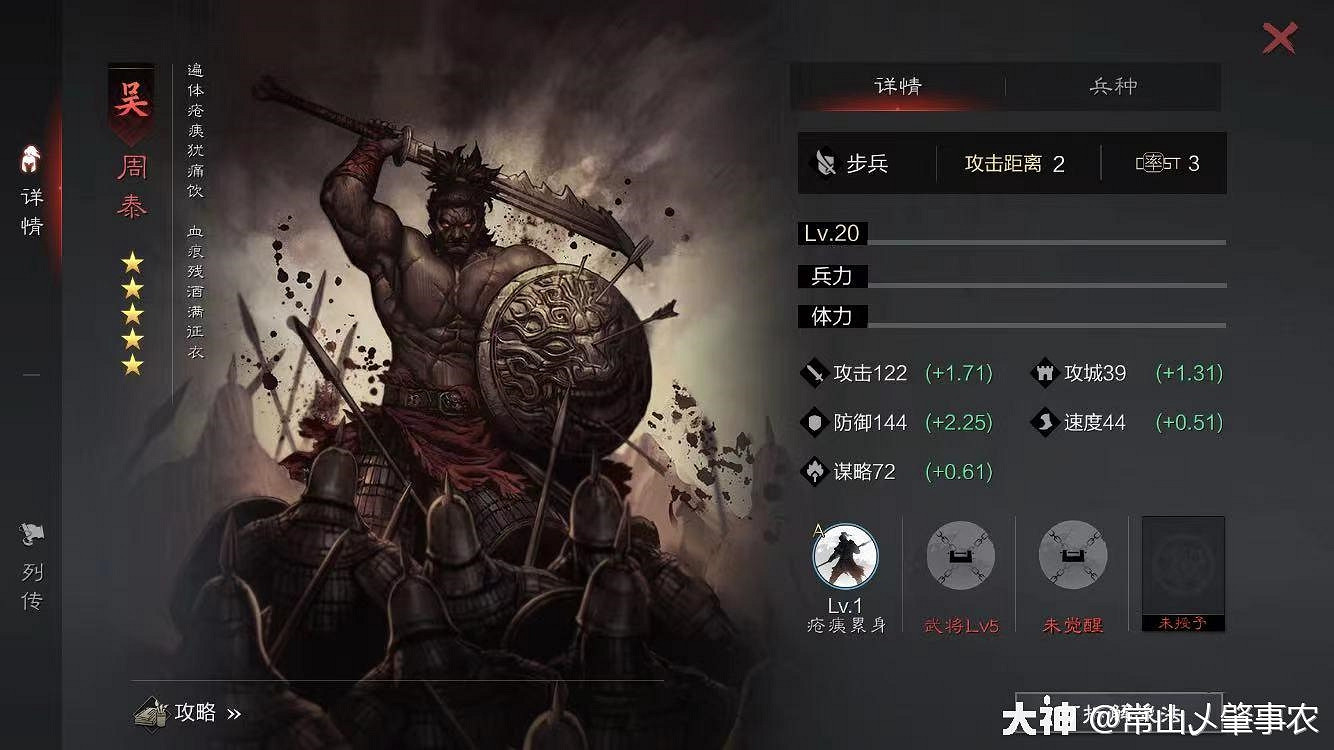Switch to the 兵种 tab
Image resolution: width=1334 pixels, height=750 pixels.
pyautogui.click(x=1113, y=87)
